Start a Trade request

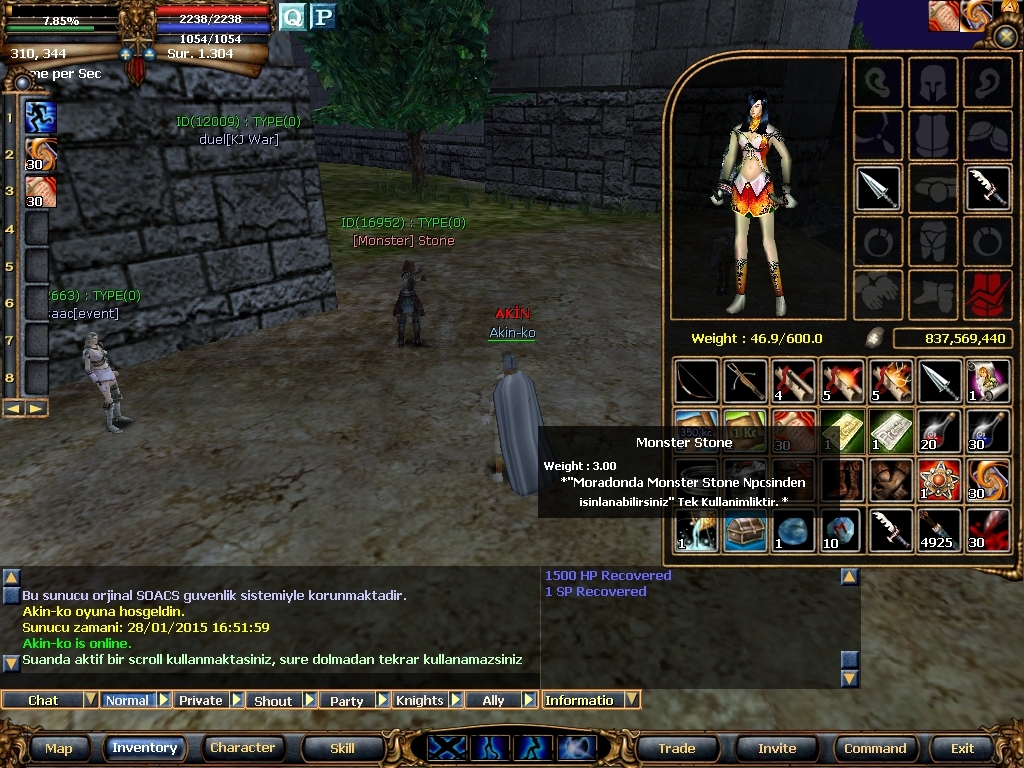(x=677, y=748)
